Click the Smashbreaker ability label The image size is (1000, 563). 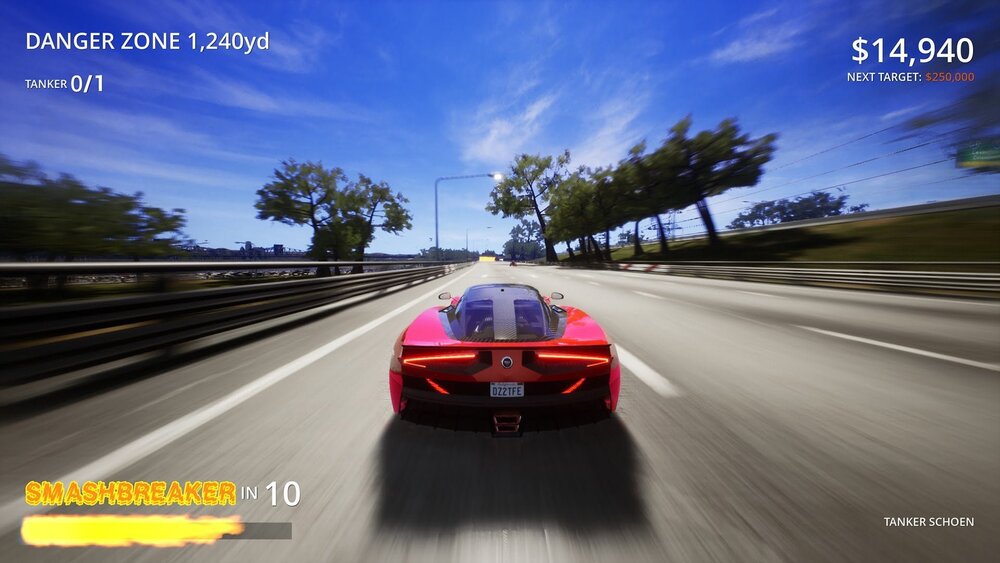pos(130,493)
